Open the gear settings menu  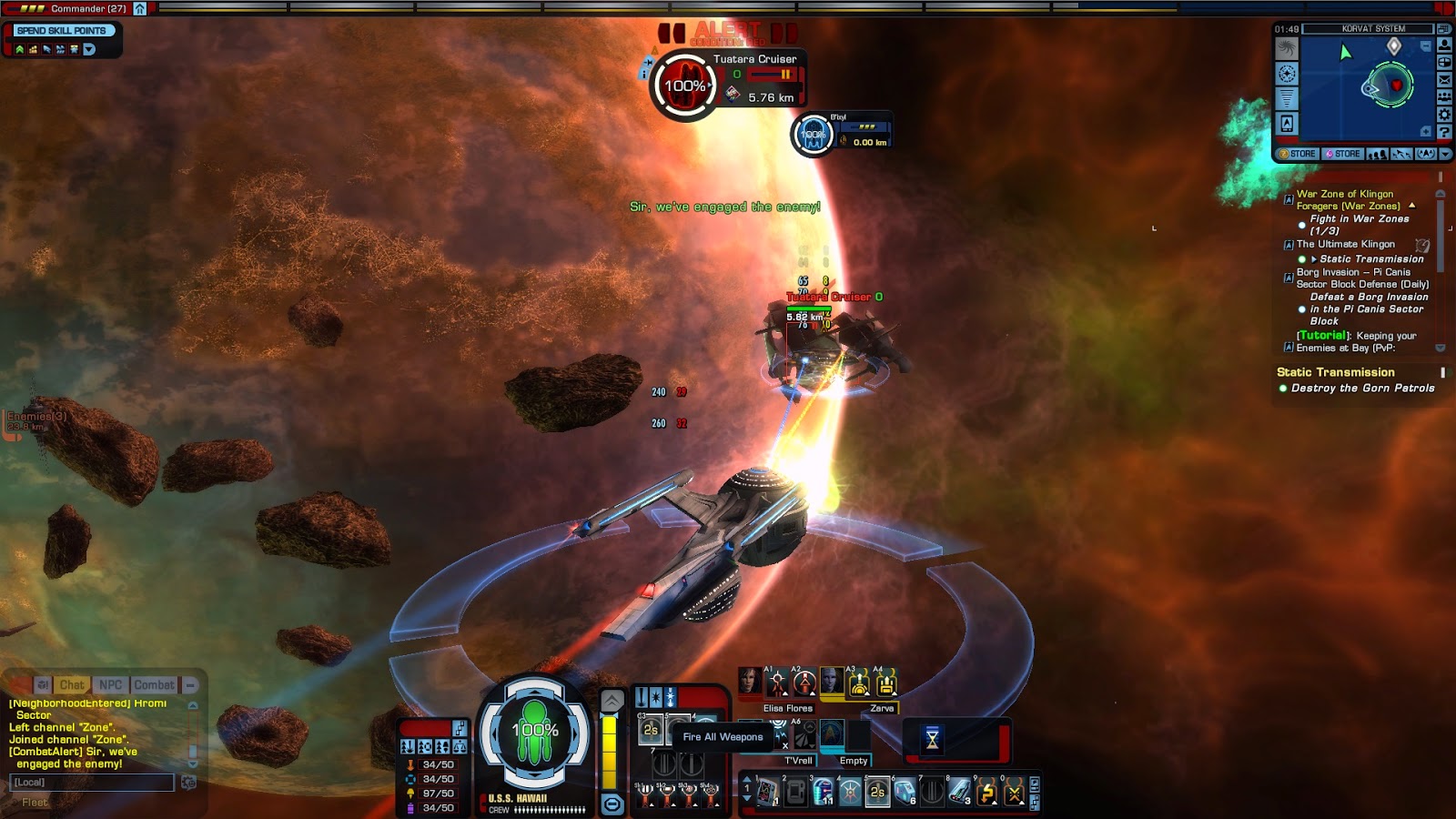1444,115
